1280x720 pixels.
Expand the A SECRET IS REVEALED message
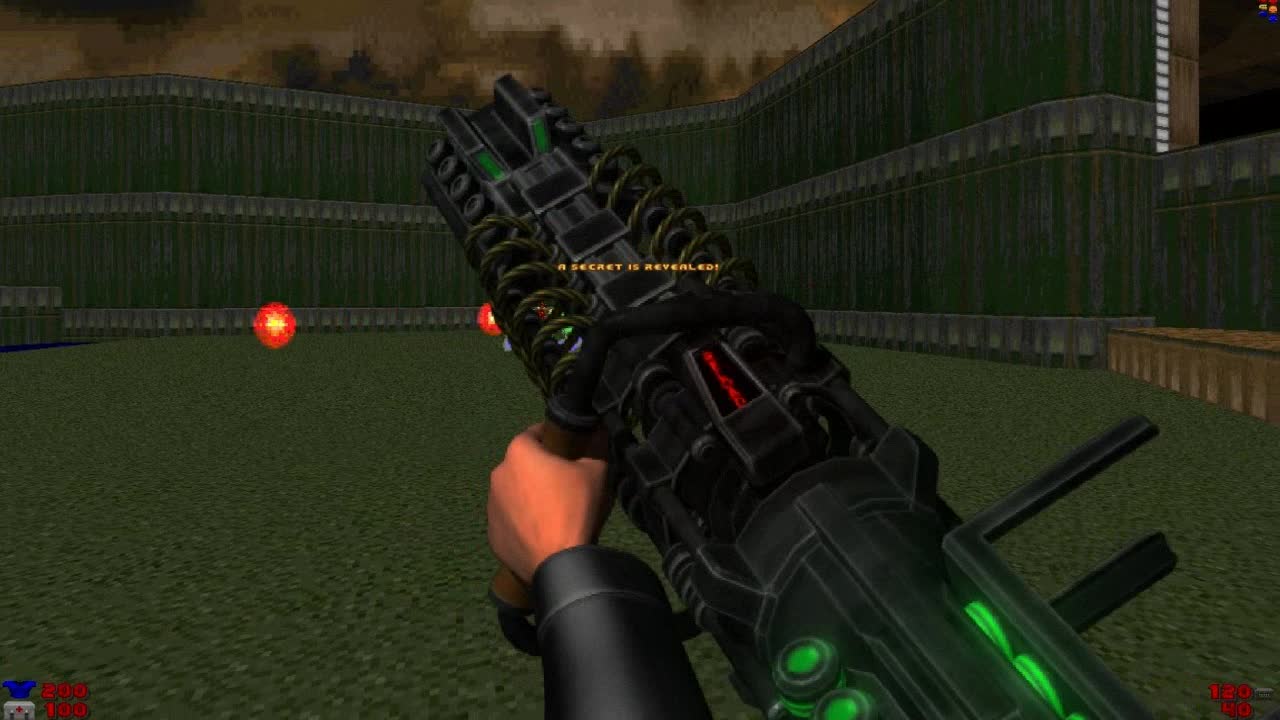637,267
